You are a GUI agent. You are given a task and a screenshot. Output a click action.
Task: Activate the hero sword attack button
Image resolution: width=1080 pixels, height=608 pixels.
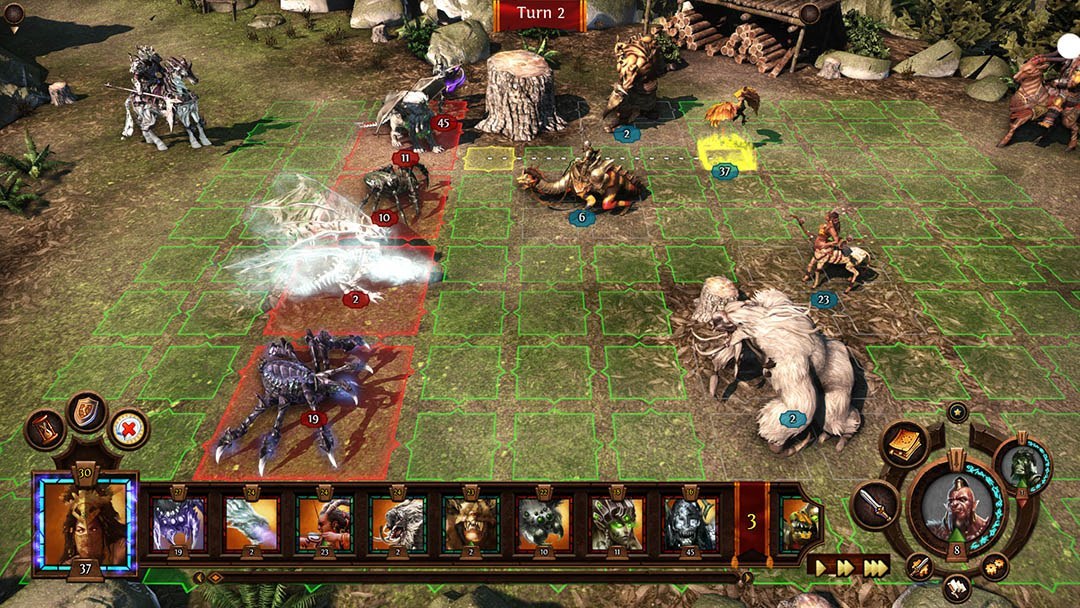pos(874,505)
